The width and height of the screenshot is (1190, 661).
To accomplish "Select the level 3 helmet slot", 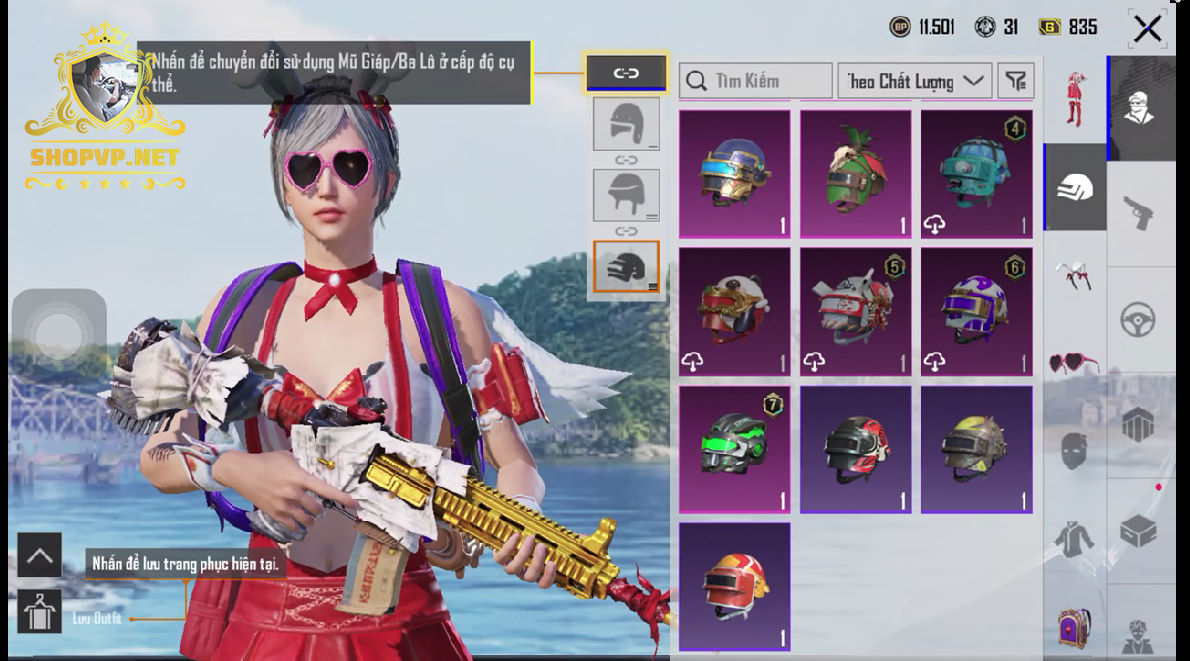I will click(x=626, y=267).
